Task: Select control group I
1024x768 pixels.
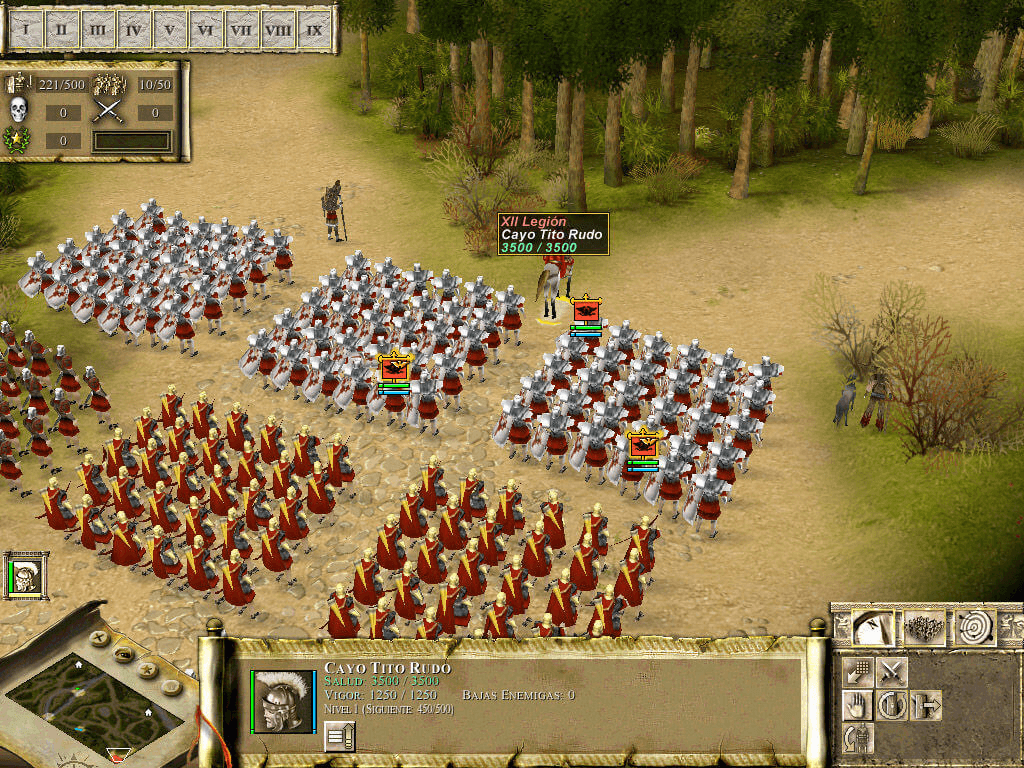Action: pos(27,29)
